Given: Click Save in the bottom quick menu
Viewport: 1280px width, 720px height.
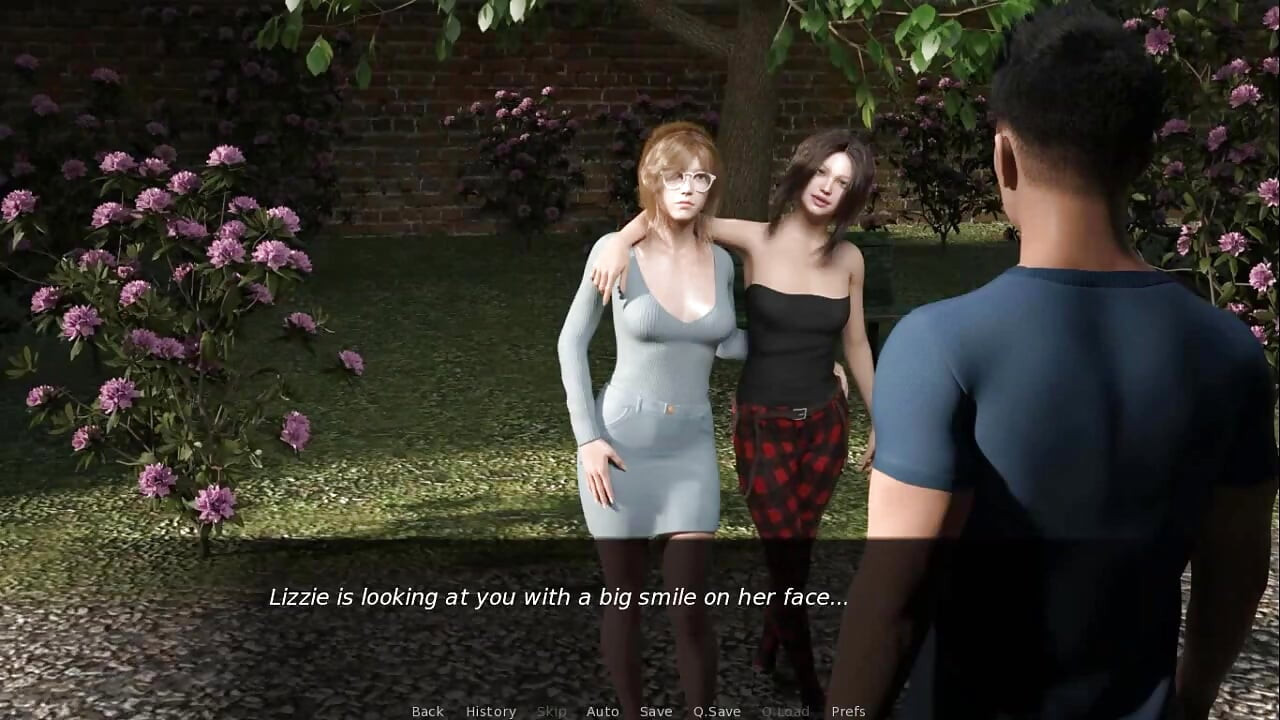Looking at the screenshot, I should (655, 711).
